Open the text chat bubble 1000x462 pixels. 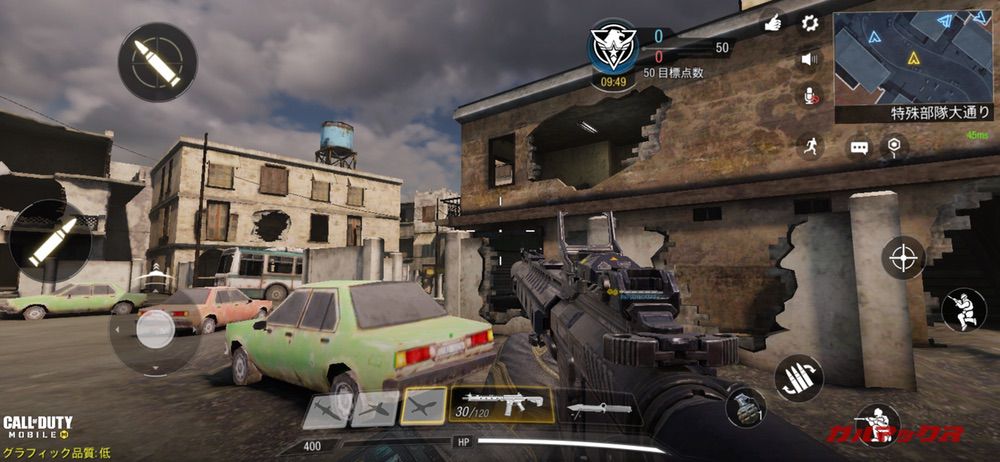click(x=859, y=148)
